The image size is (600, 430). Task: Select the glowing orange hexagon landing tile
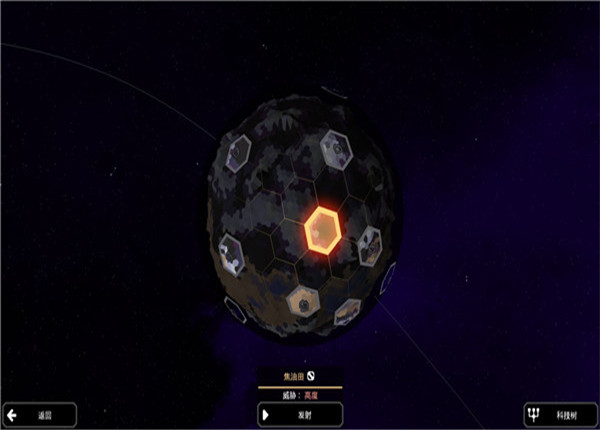[324, 230]
